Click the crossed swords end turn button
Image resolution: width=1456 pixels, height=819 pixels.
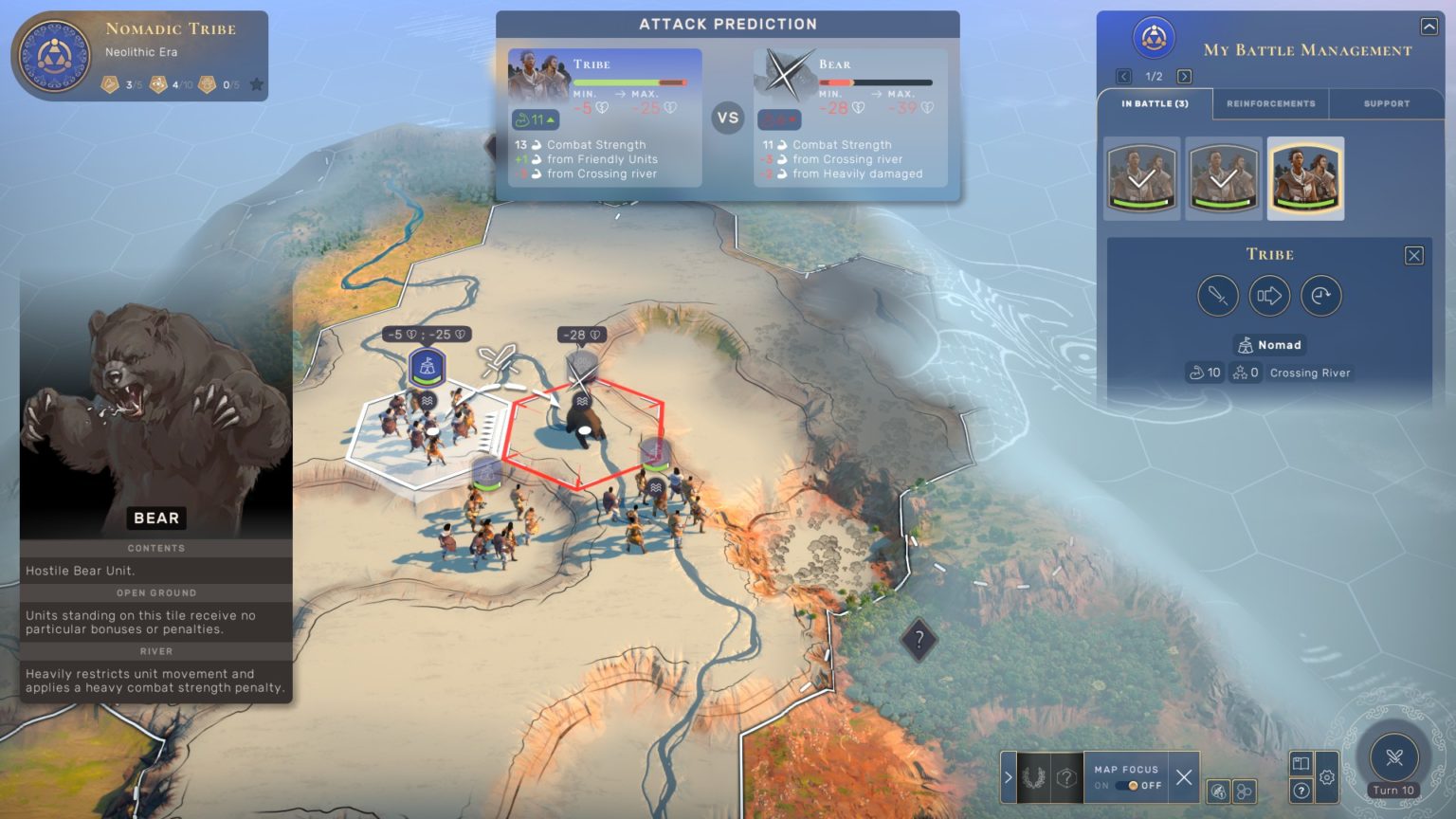coord(1393,757)
